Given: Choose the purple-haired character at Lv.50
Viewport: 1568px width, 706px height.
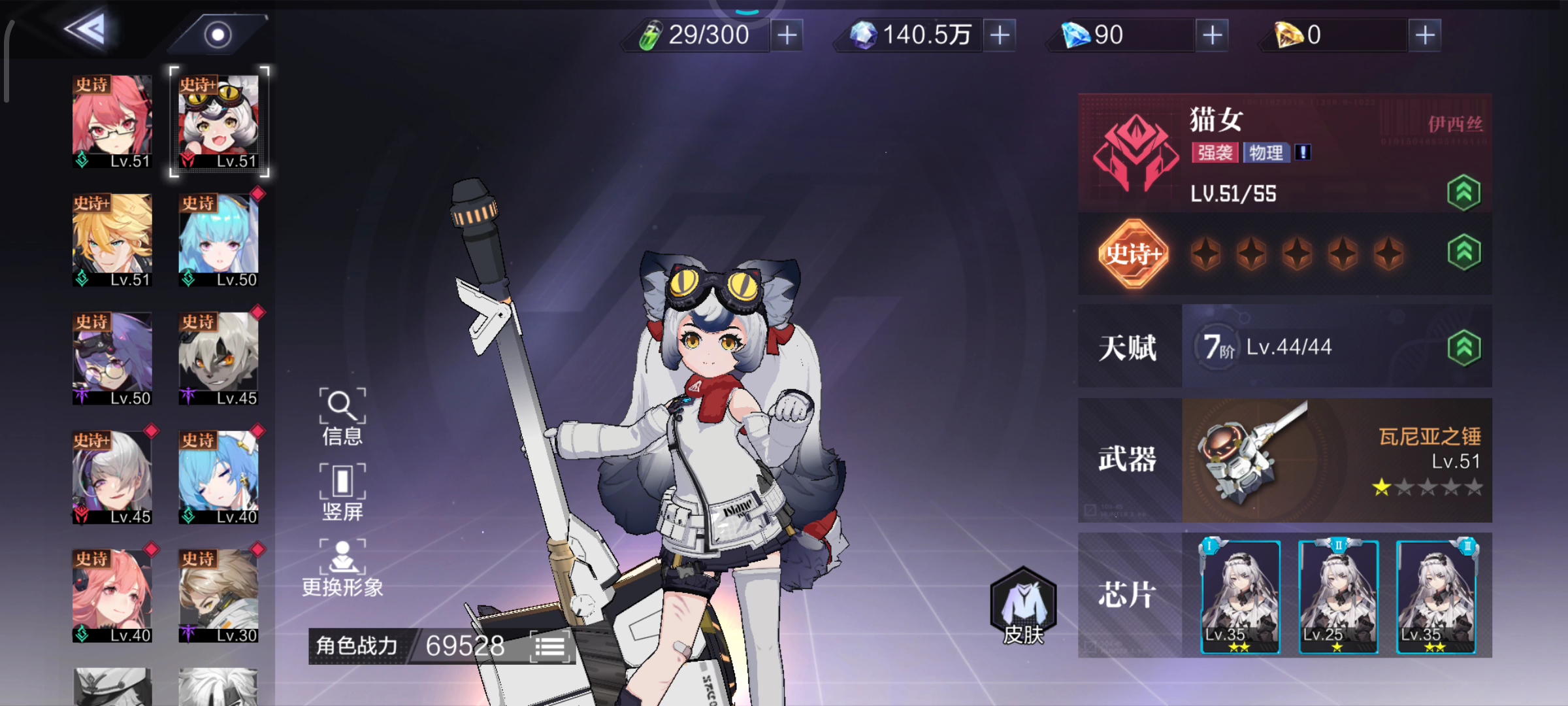Looking at the screenshot, I should 112,358.
